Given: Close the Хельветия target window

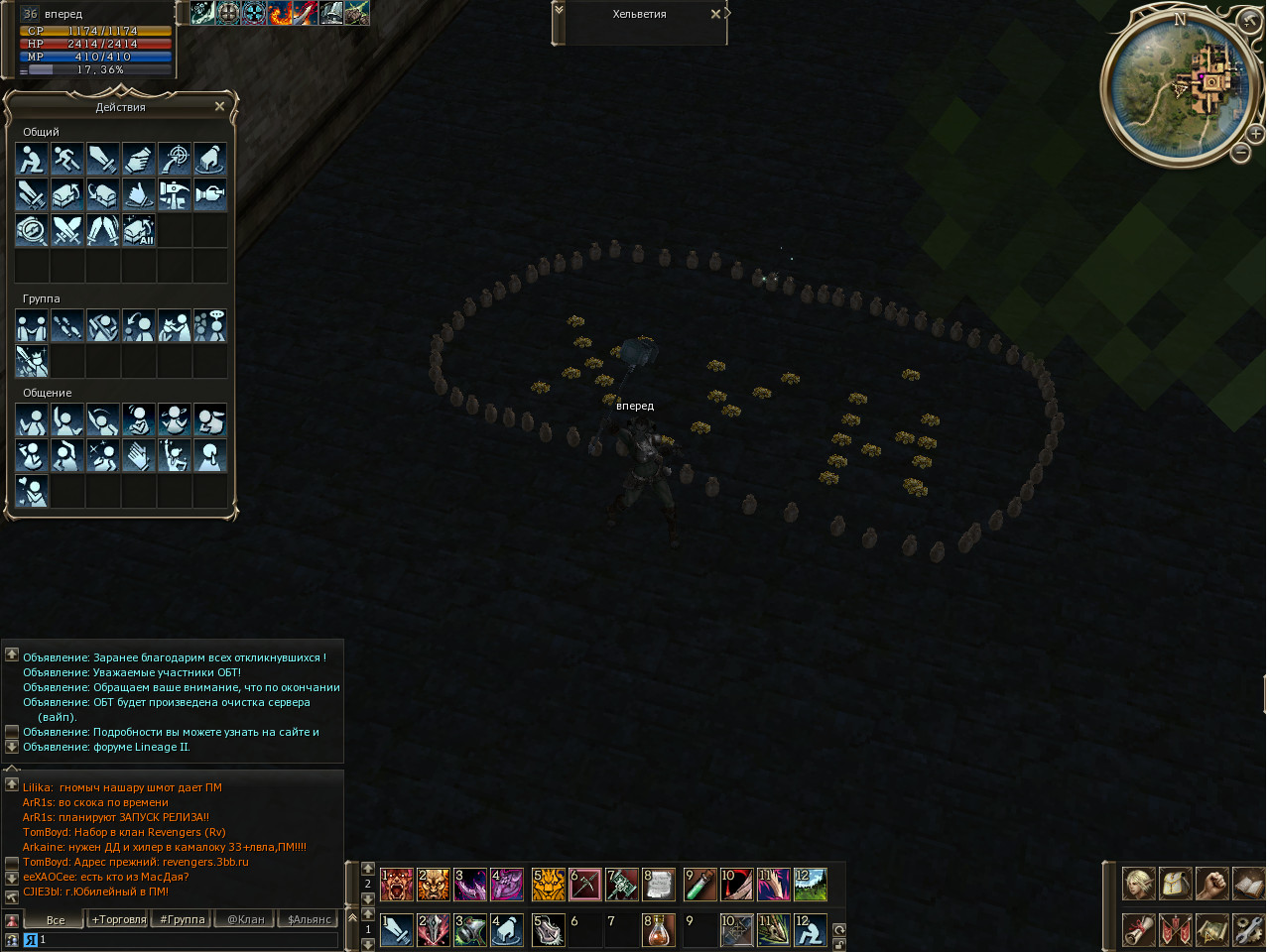Looking at the screenshot, I should pos(715,14).
